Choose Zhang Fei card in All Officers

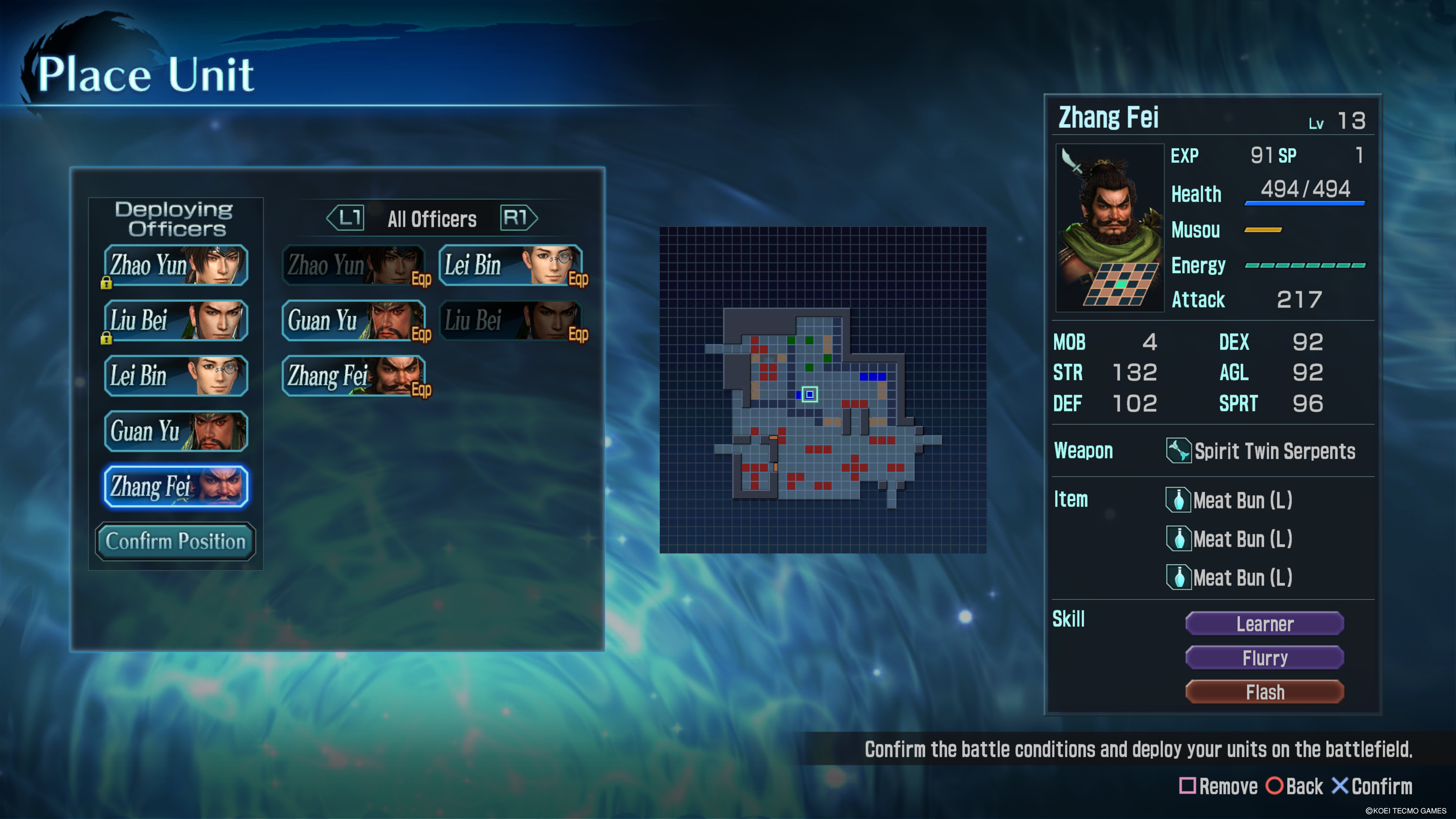pyautogui.click(x=354, y=376)
